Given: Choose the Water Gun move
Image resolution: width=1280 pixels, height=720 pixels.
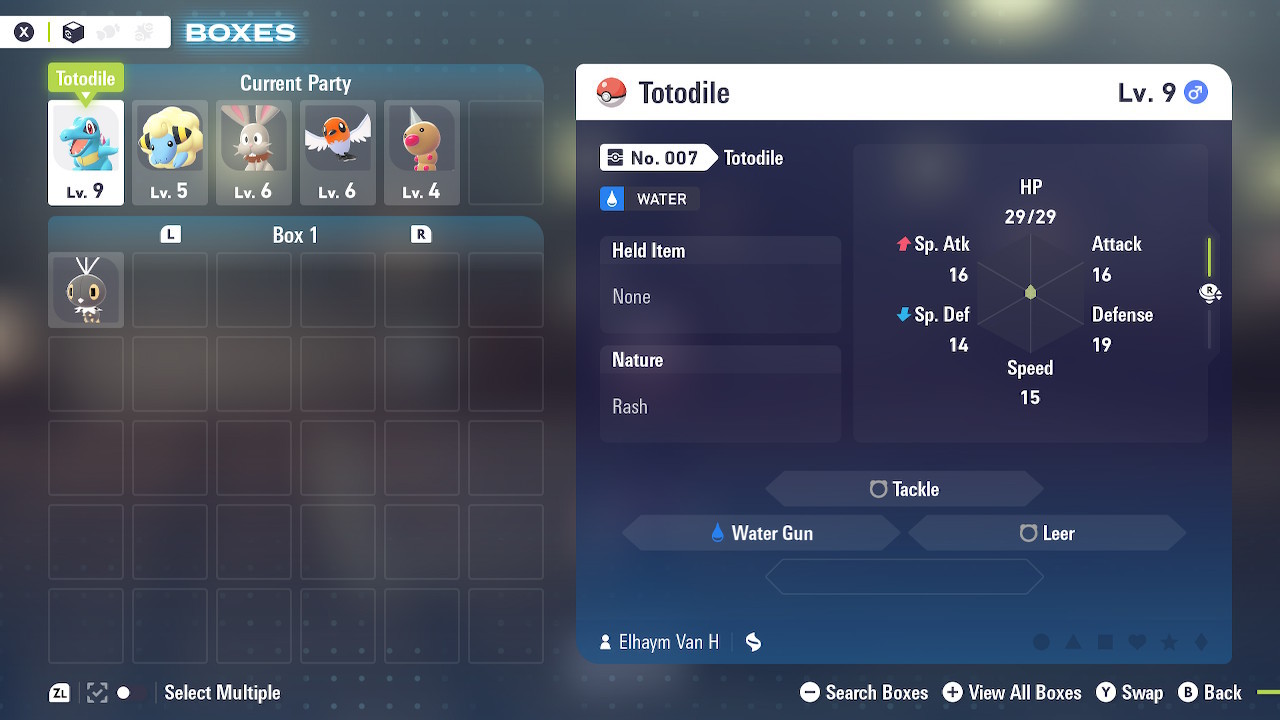Looking at the screenshot, I should 761,533.
